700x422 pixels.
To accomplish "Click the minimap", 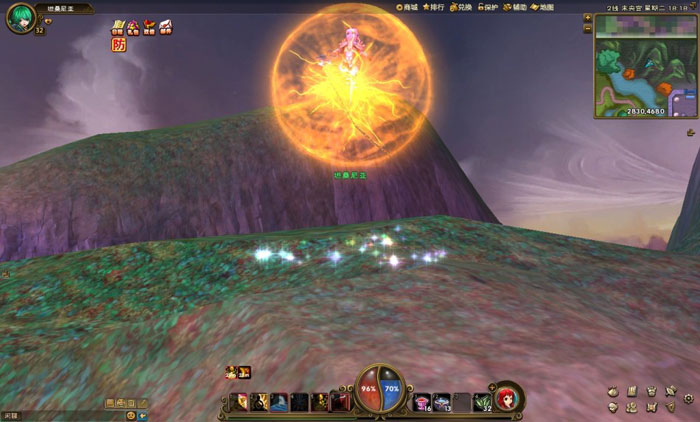I will (645, 66).
